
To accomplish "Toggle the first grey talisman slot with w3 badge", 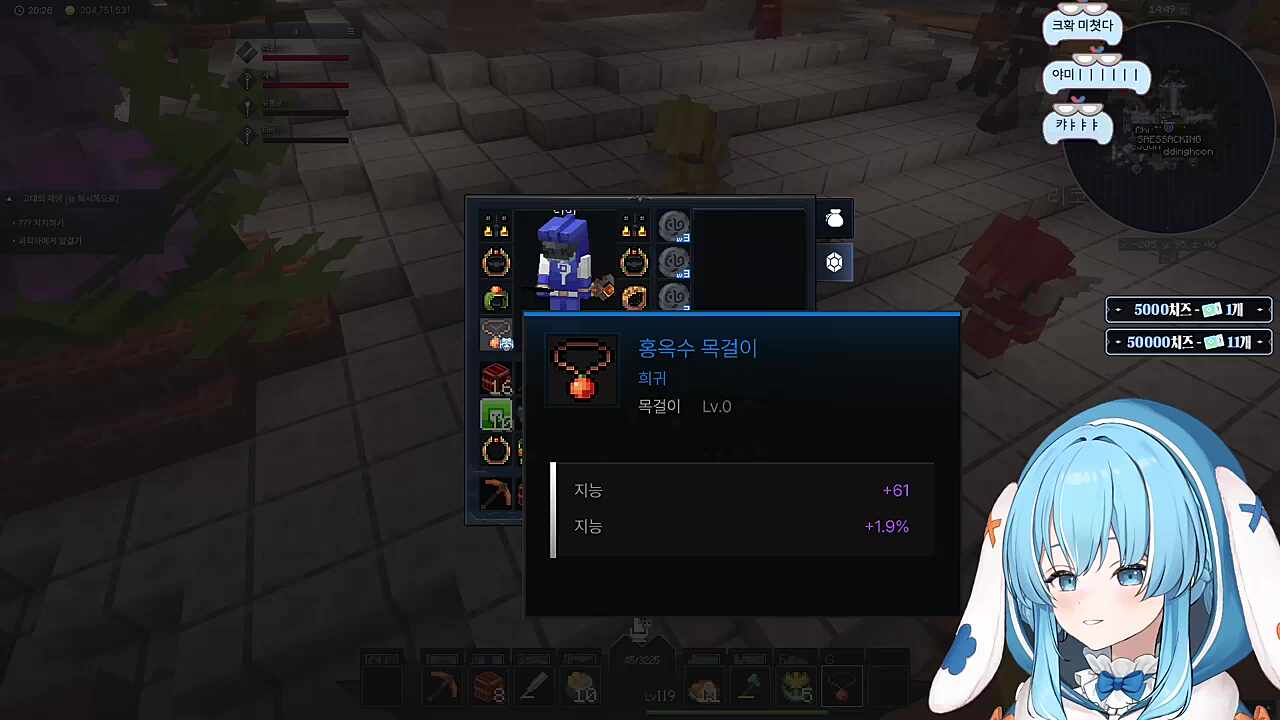I will click(673, 225).
